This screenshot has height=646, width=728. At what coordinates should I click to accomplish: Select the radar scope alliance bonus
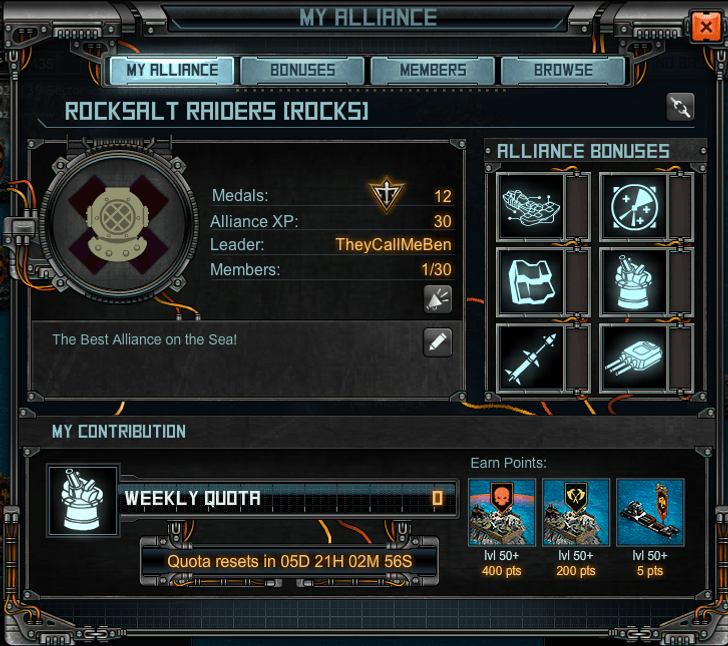634,204
